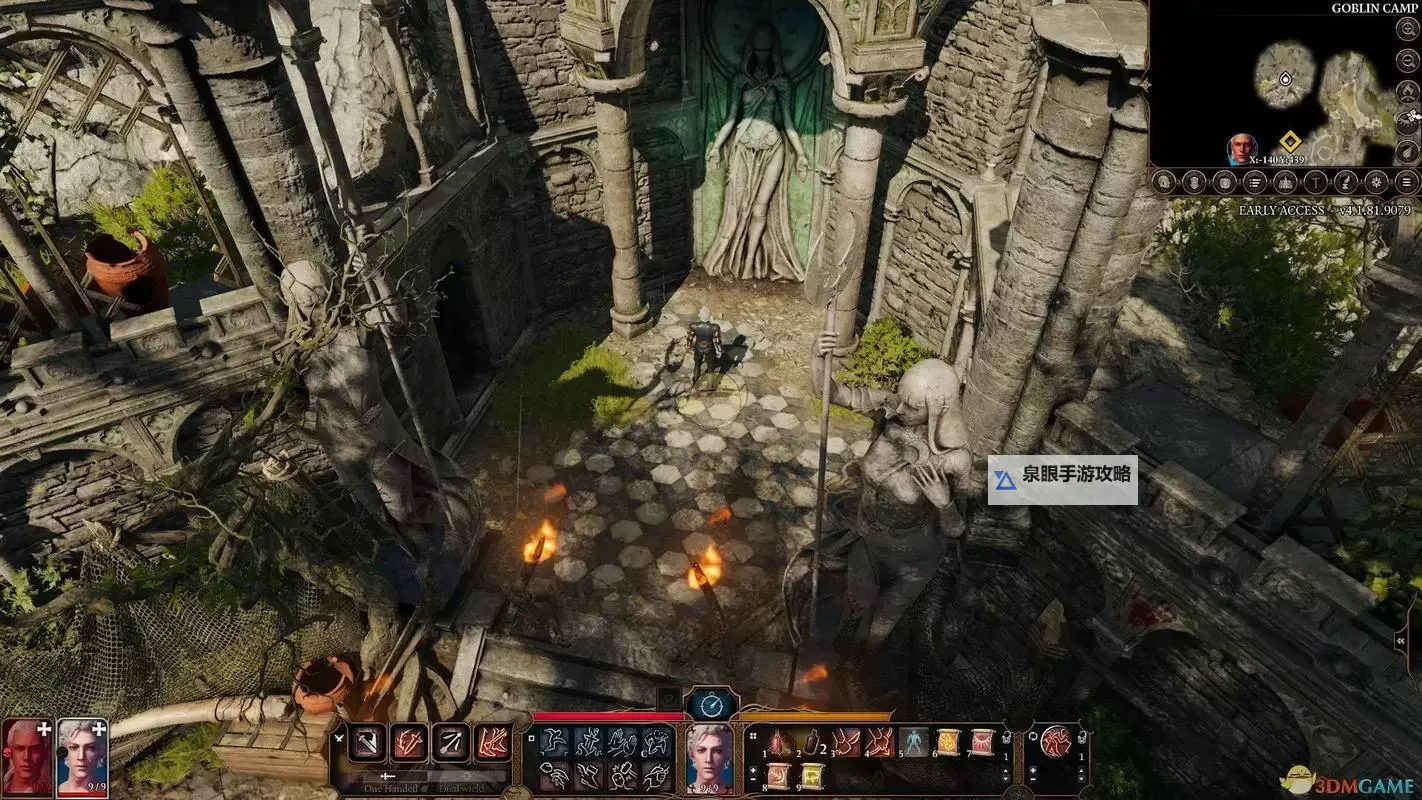Zoom out the minimap with the minus magnifier
The image size is (1422, 800).
(1407, 59)
